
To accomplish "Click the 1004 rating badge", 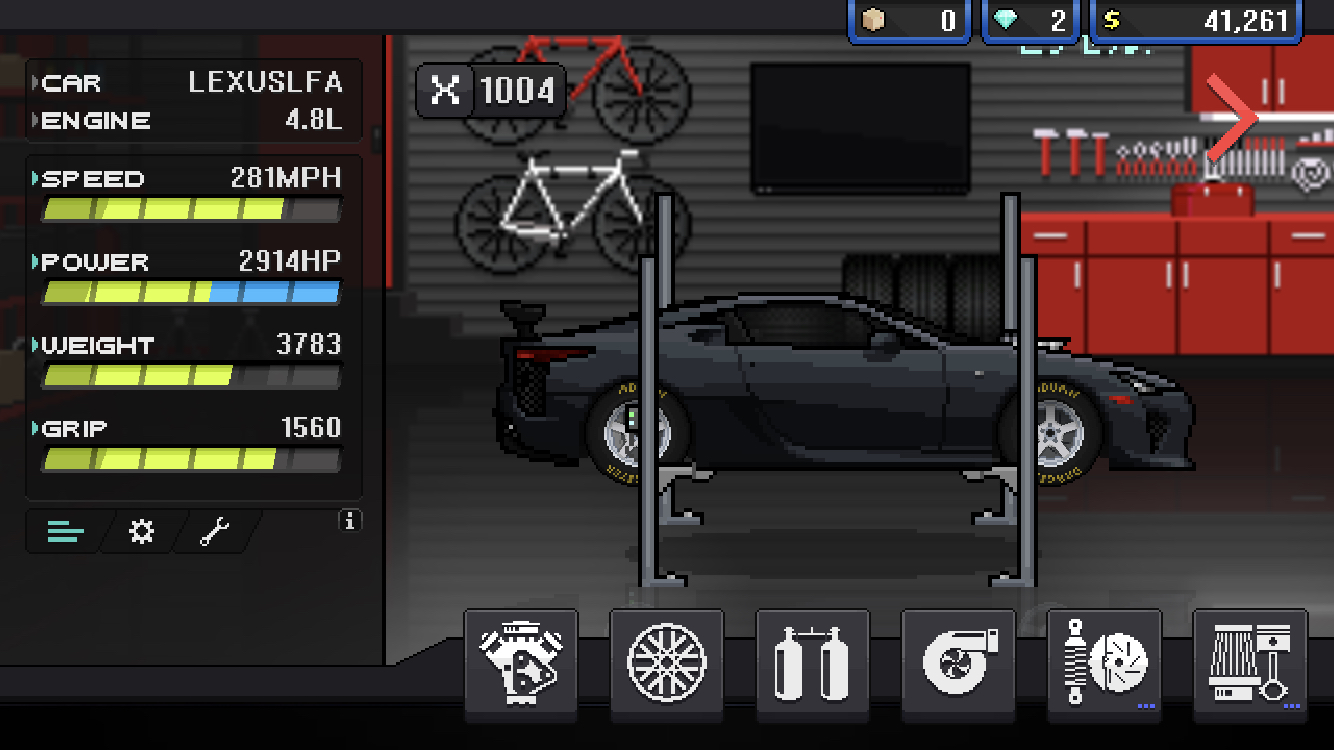I will [491, 91].
